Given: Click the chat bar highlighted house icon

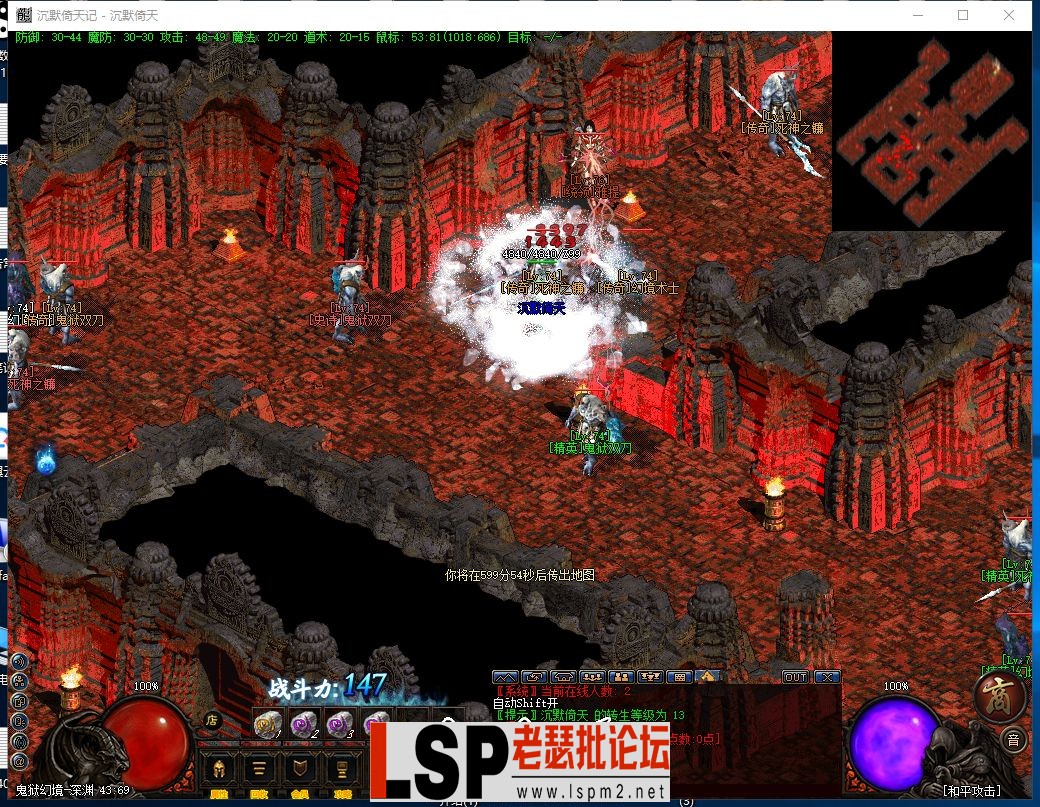Looking at the screenshot, I should pos(707,677).
